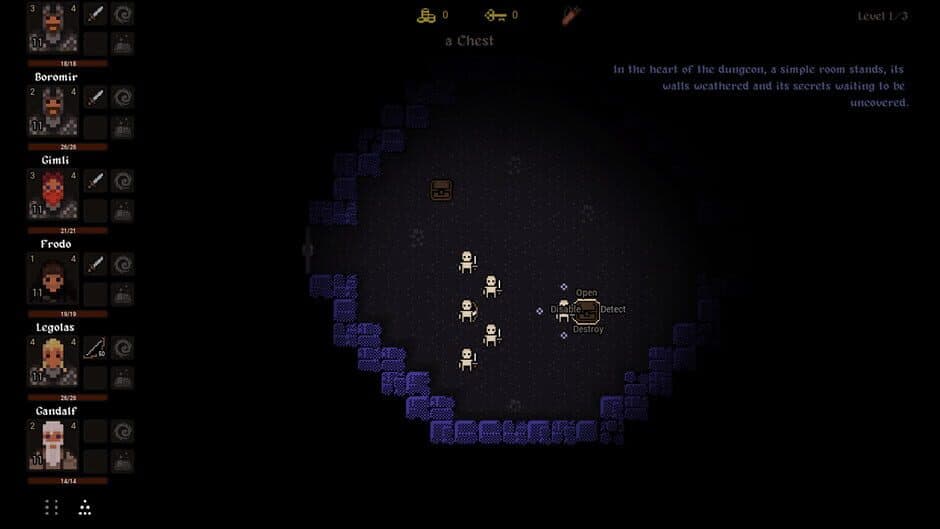
Task: Select Boromir's portrait
Action: pyautogui.click(x=52, y=111)
